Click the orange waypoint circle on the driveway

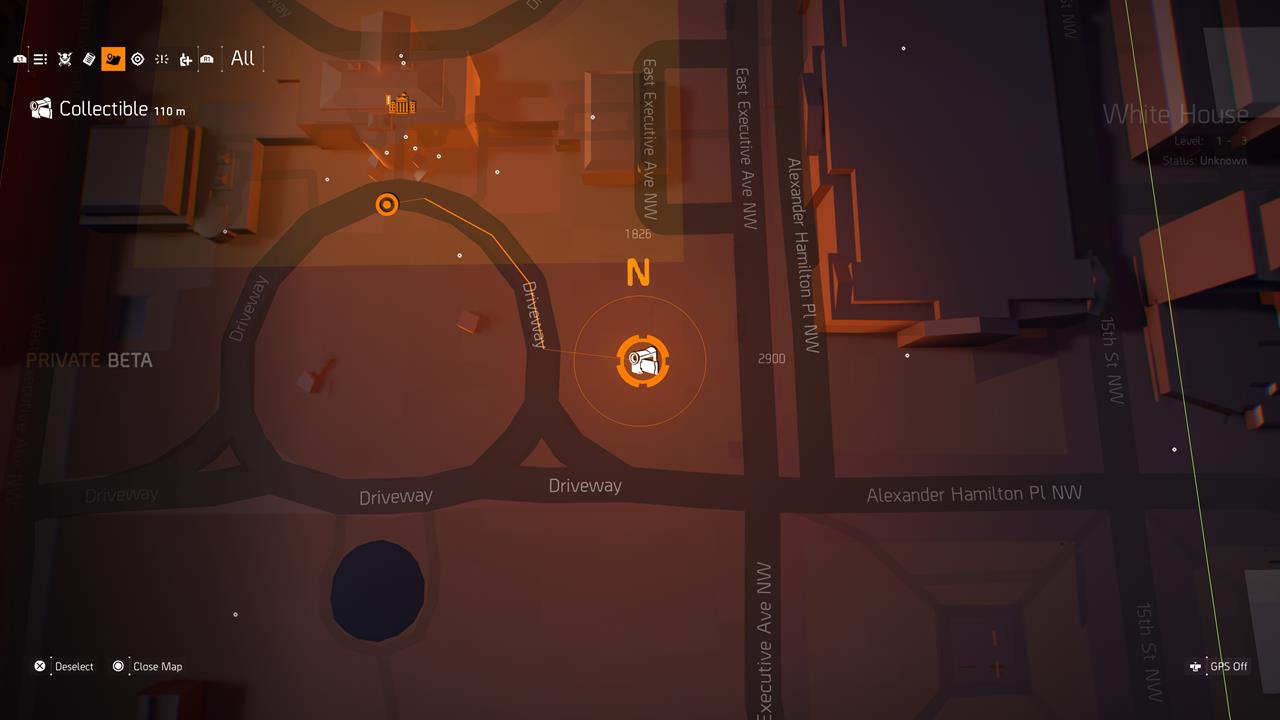[x=387, y=205]
